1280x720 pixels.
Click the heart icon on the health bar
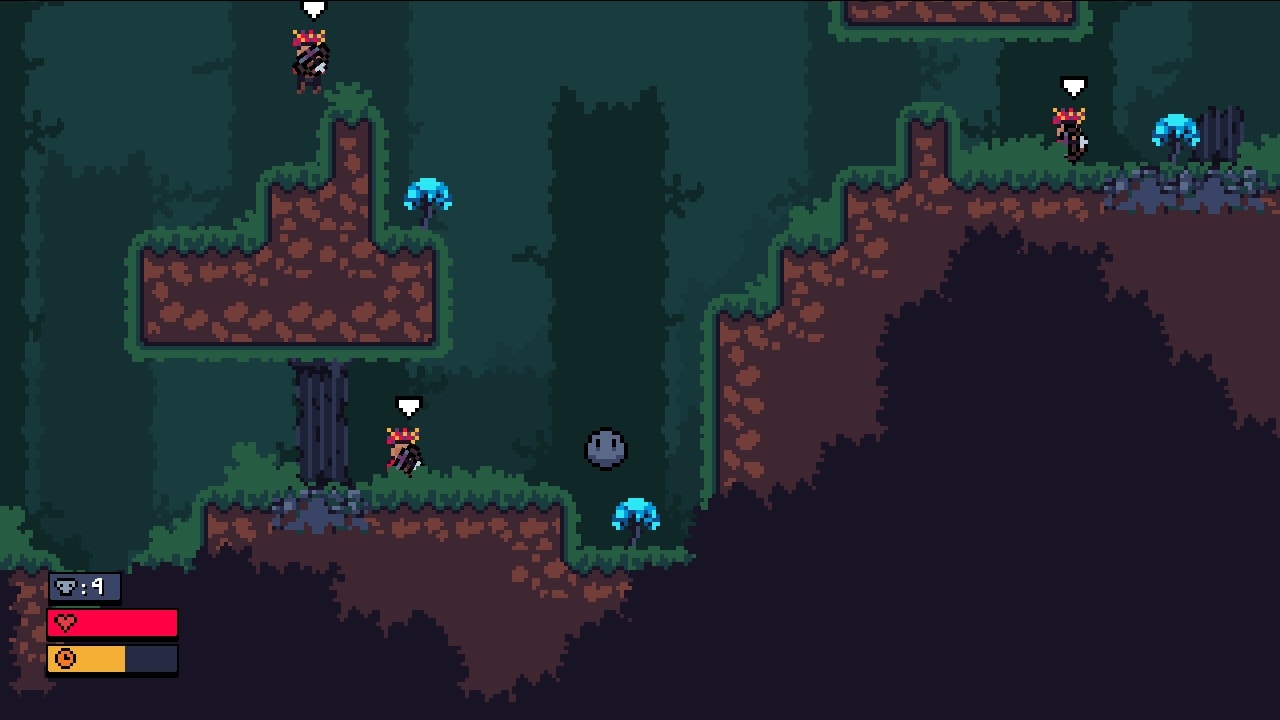coord(63,622)
